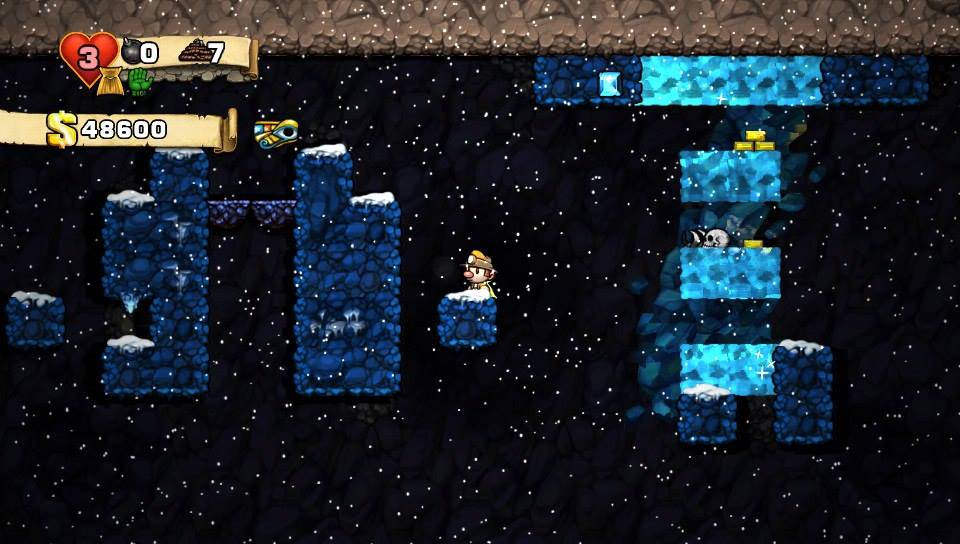Click the Udjat Eye icon

pyautogui.click(x=276, y=131)
